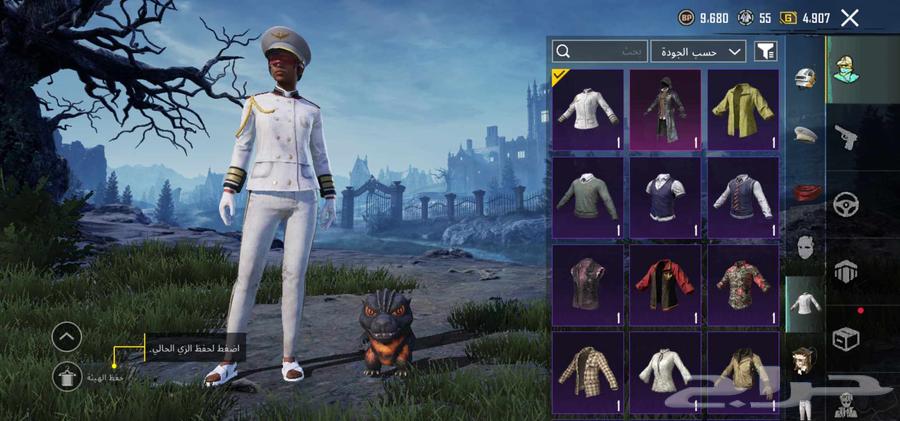
Task: Click the BP currency balance icon
Action: point(686,18)
